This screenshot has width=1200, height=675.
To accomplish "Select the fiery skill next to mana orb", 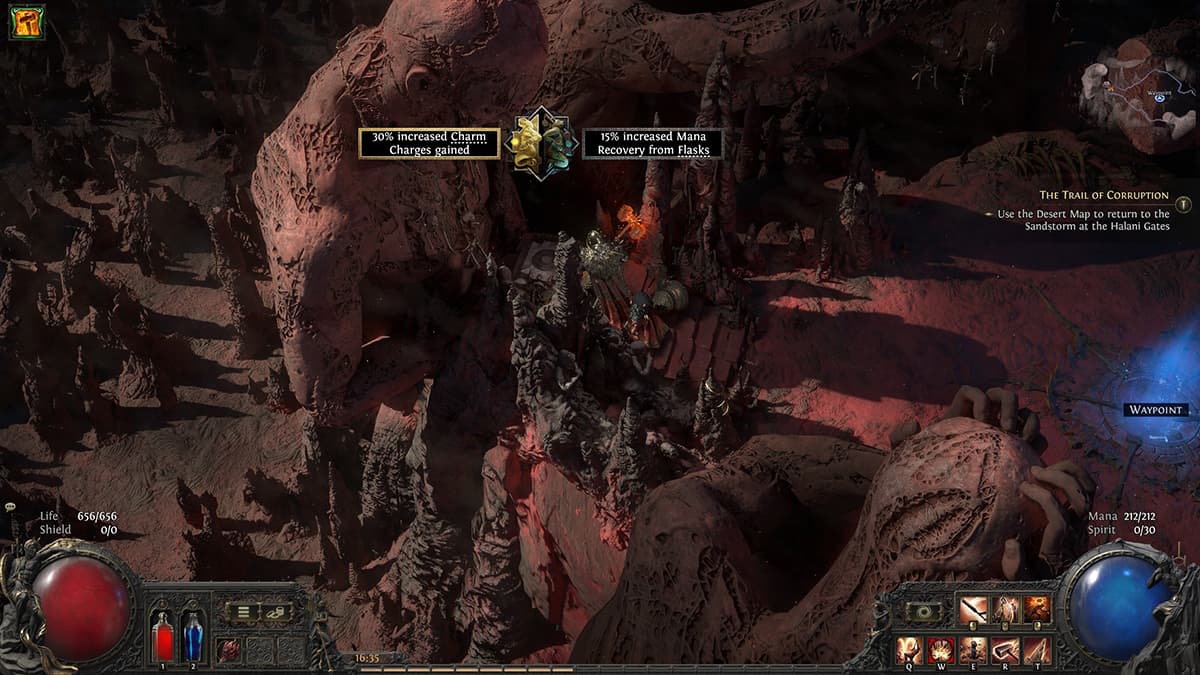I will click(x=1037, y=610).
